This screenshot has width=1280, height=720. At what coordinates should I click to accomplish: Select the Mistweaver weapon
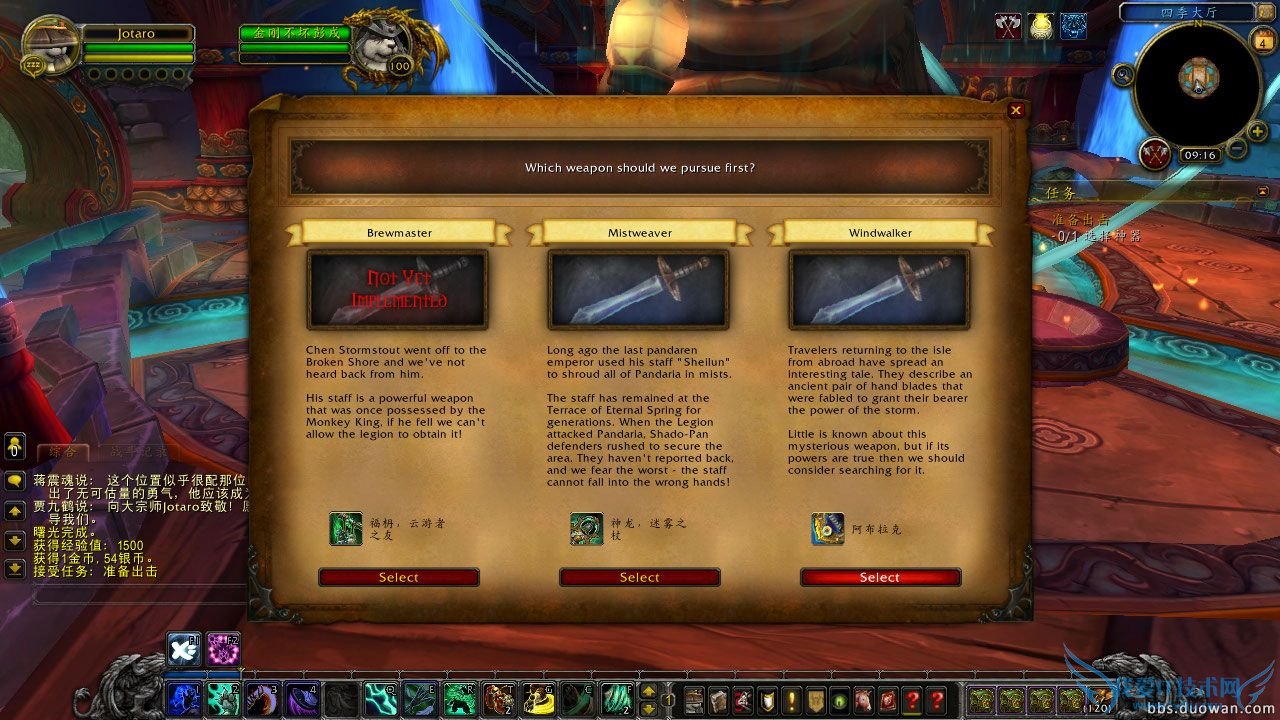[x=639, y=577]
